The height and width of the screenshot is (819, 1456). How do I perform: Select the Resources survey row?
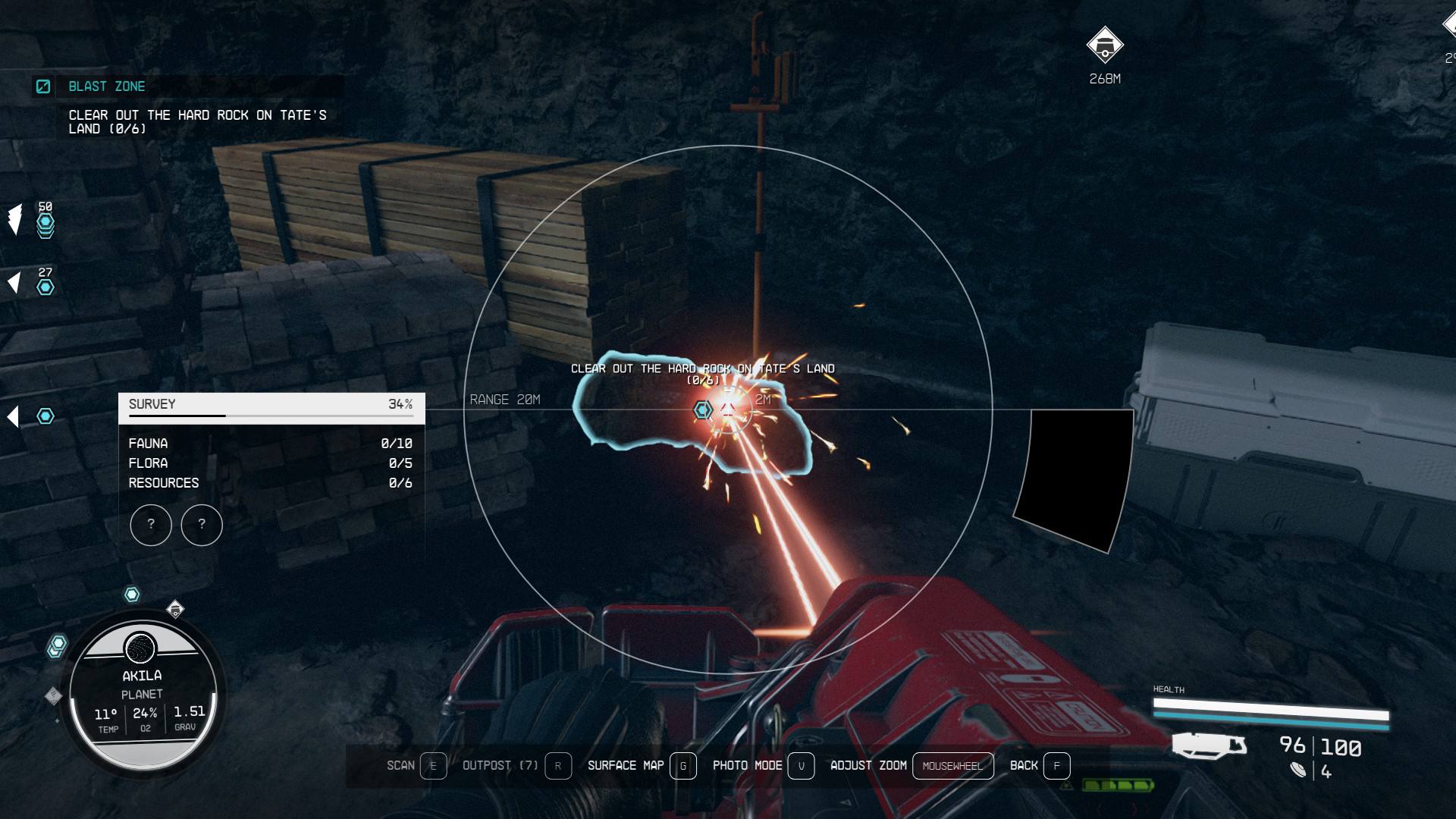click(271, 483)
